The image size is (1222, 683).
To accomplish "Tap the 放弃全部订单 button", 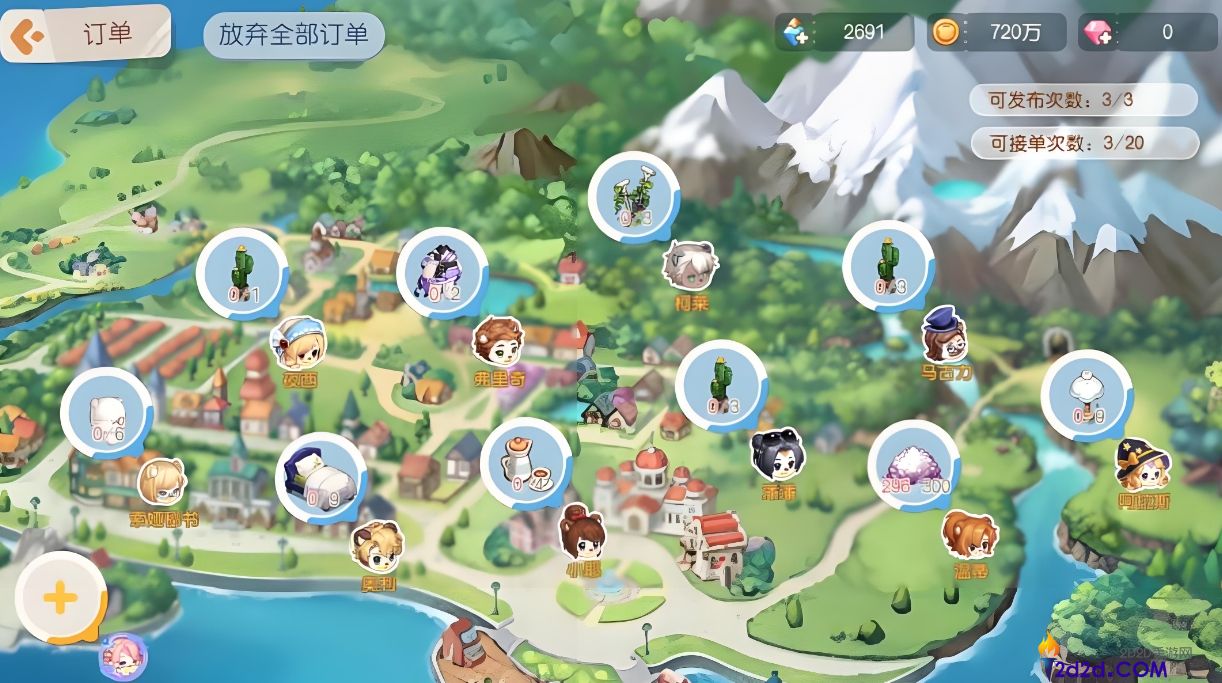I will 294,35.
